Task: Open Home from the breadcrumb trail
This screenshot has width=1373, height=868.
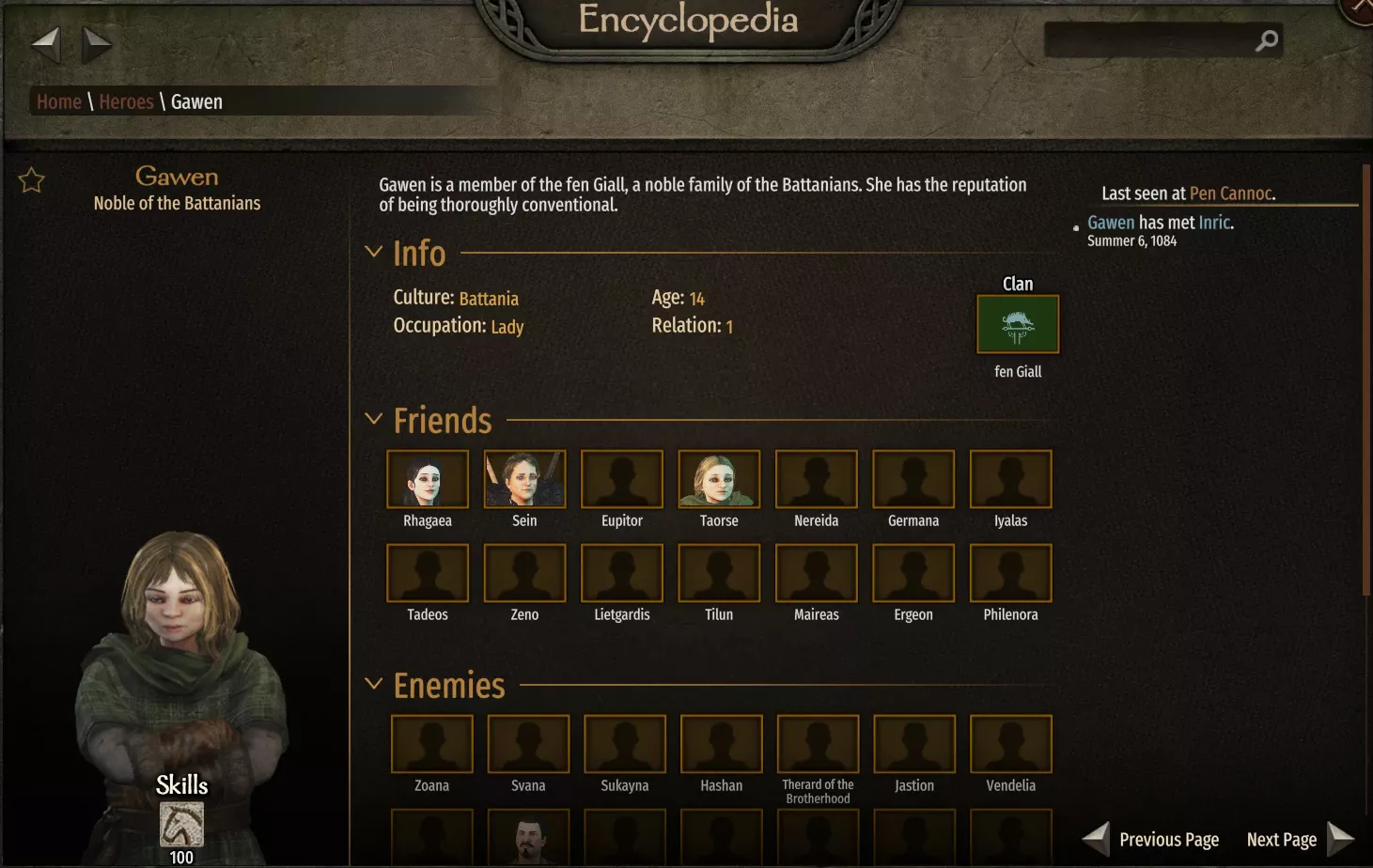Action: pyautogui.click(x=58, y=101)
